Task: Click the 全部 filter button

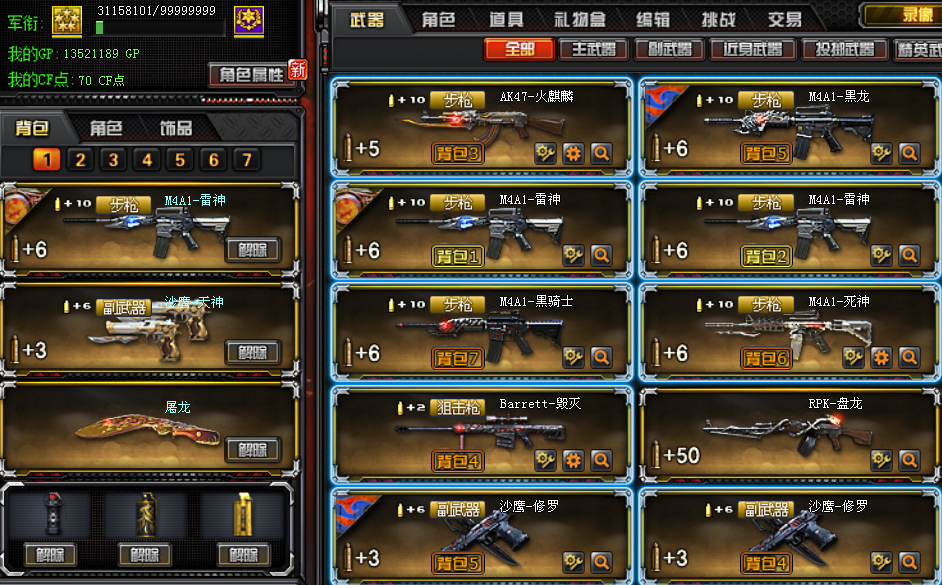Action: pyautogui.click(x=519, y=49)
